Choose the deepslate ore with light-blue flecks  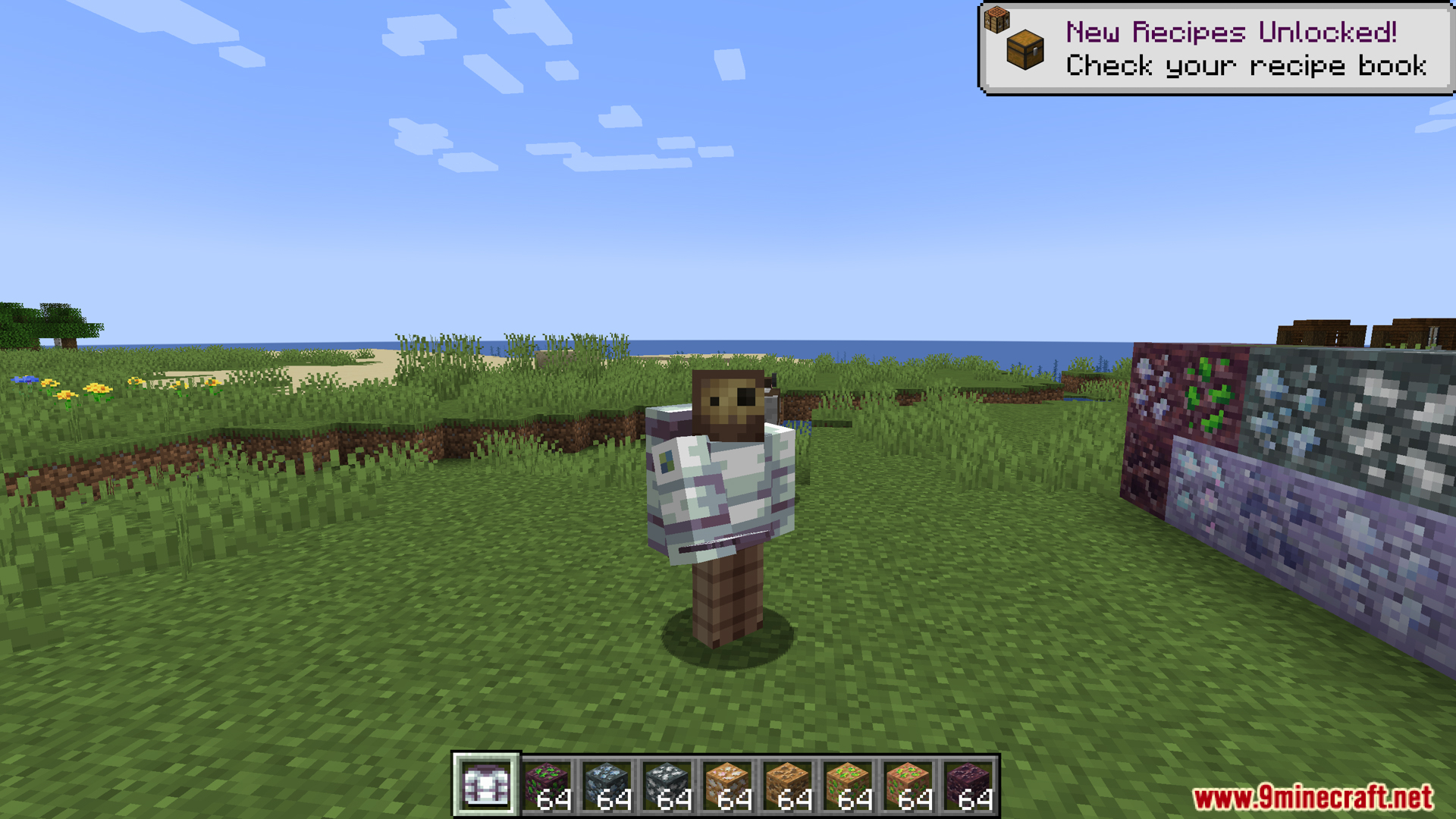(x=607, y=786)
